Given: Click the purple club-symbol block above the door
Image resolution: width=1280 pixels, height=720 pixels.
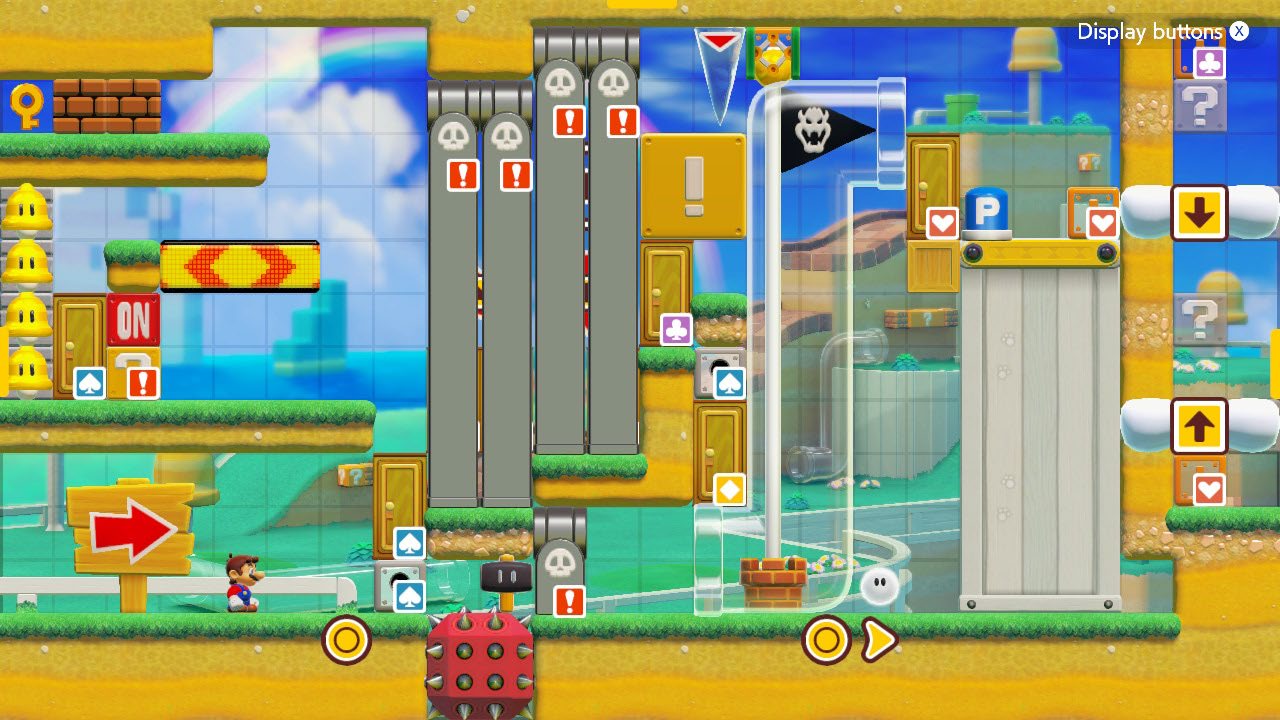Looking at the screenshot, I should pyautogui.click(x=674, y=328).
